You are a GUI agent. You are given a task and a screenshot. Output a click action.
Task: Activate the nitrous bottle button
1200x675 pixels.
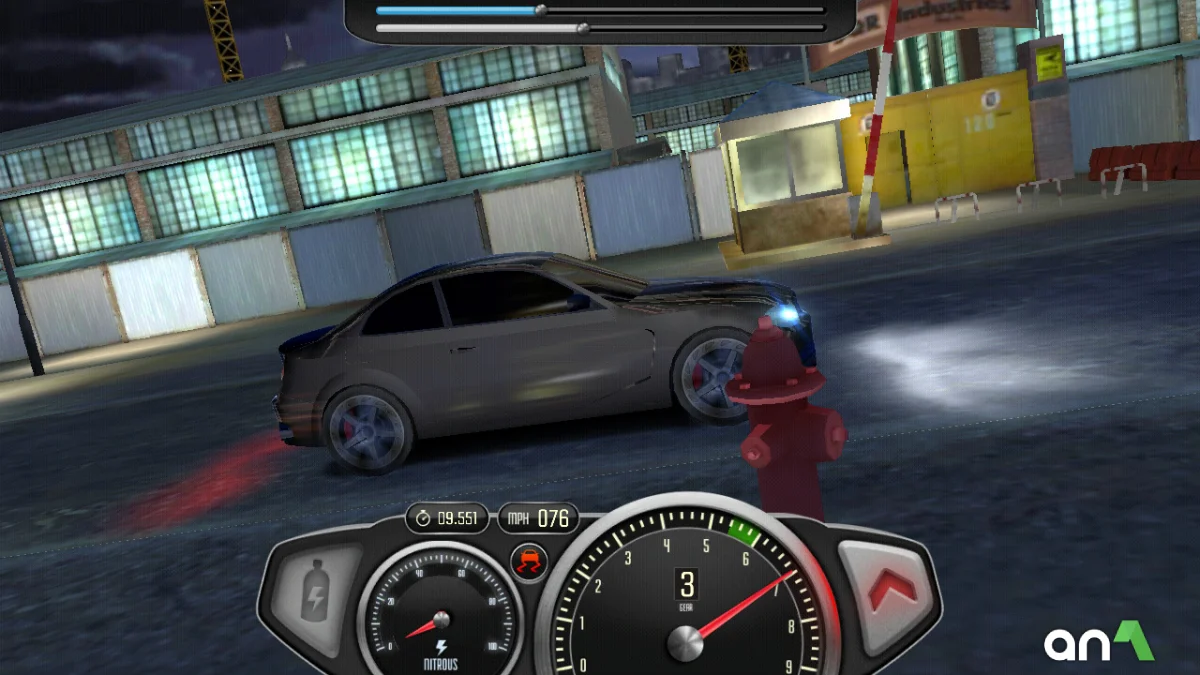[x=316, y=597]
